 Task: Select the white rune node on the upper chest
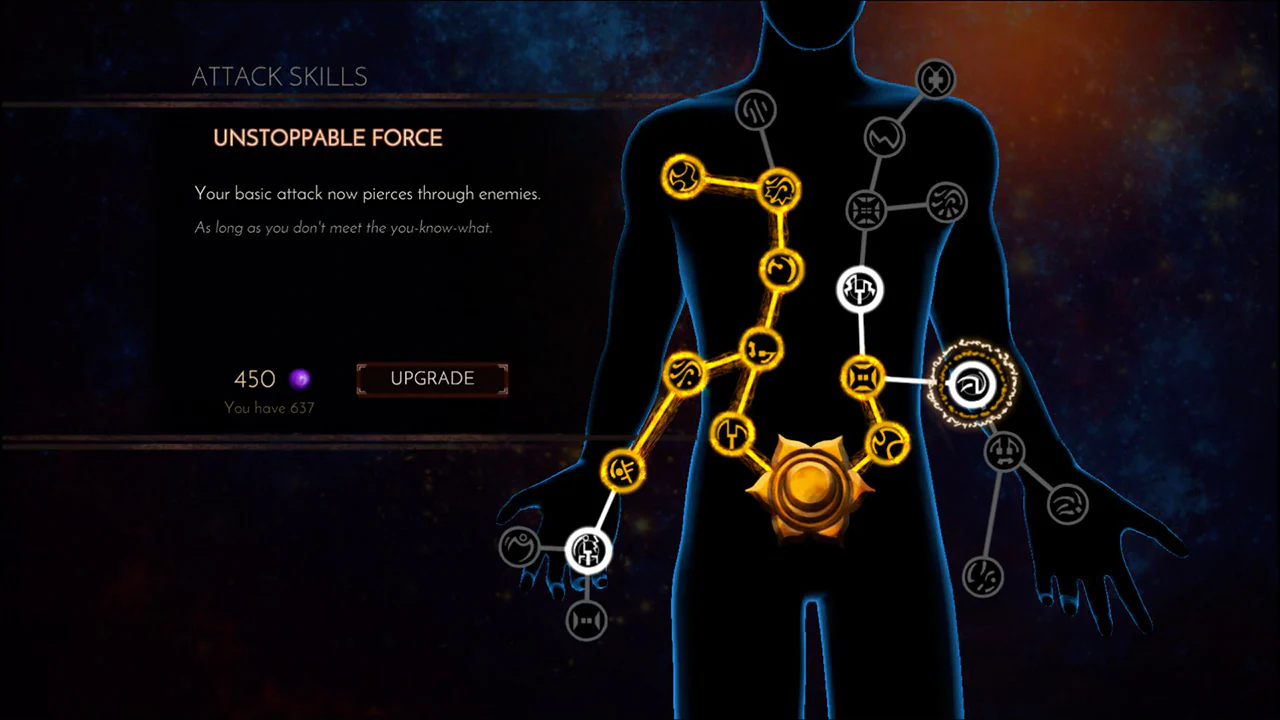point(862,288)
